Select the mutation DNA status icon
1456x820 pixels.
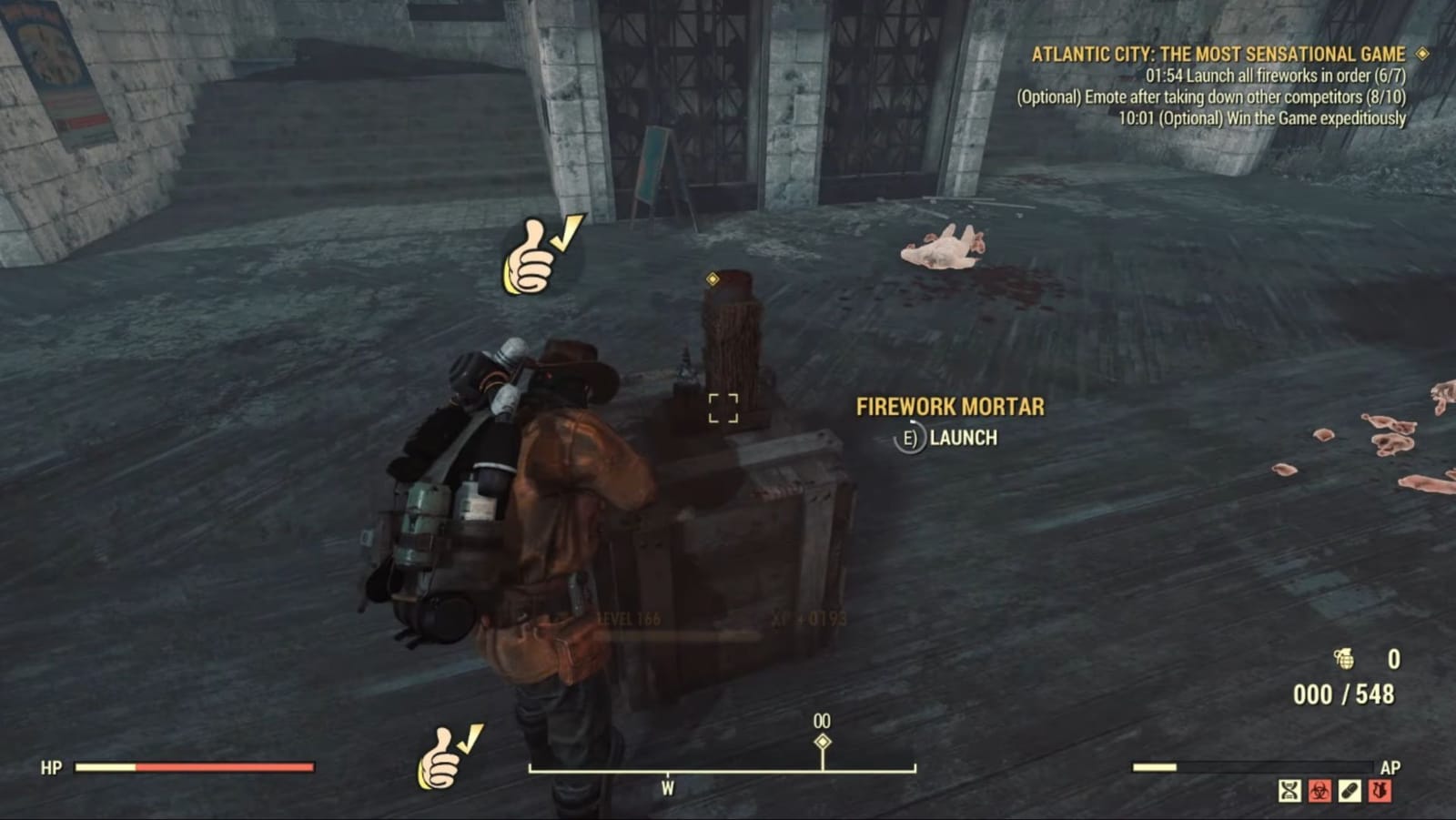point(1289,790)
